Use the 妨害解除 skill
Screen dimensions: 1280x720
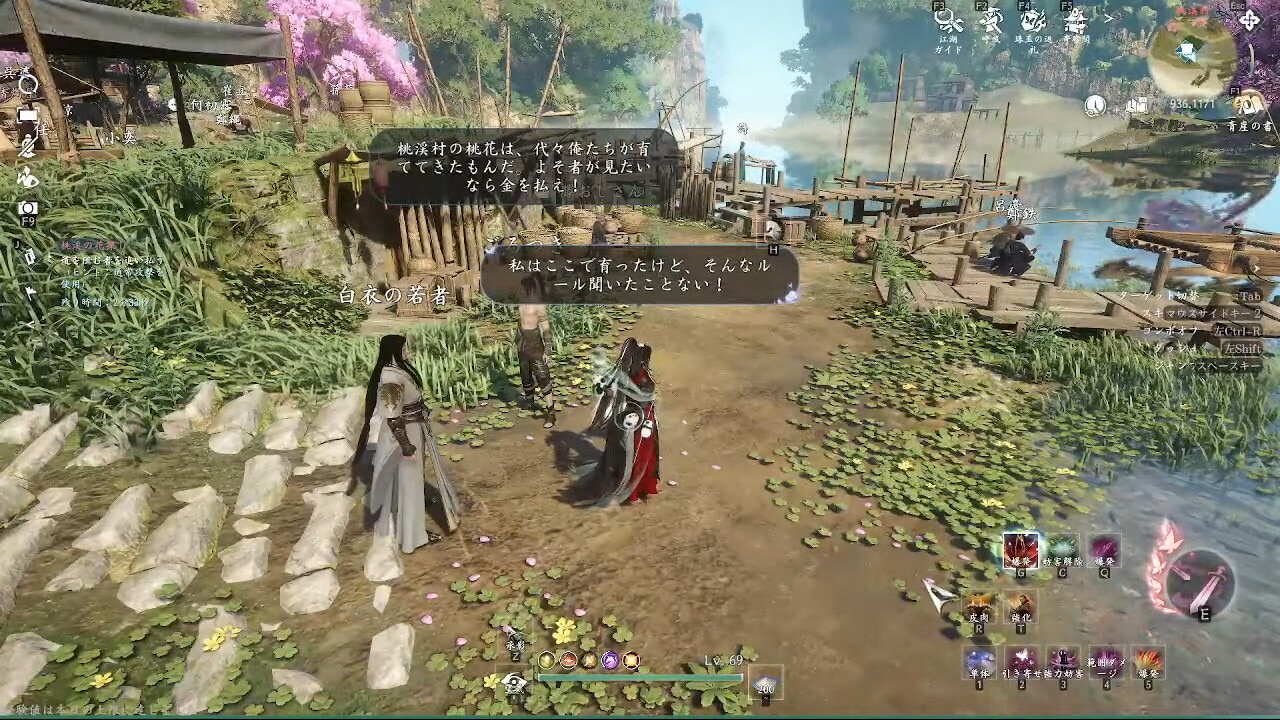point(1062,549)
